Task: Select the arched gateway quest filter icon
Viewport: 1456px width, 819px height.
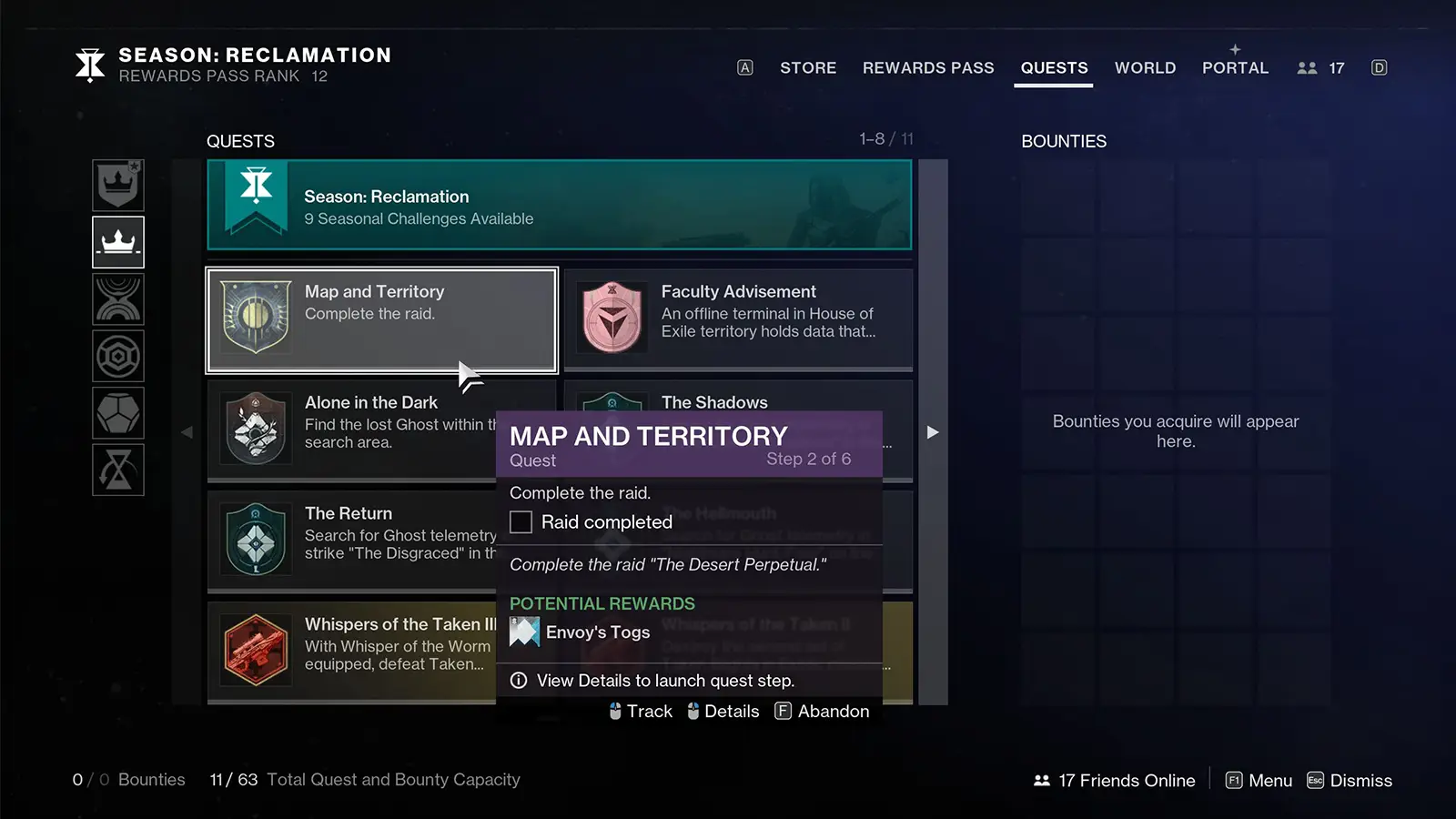Action: 118,299
